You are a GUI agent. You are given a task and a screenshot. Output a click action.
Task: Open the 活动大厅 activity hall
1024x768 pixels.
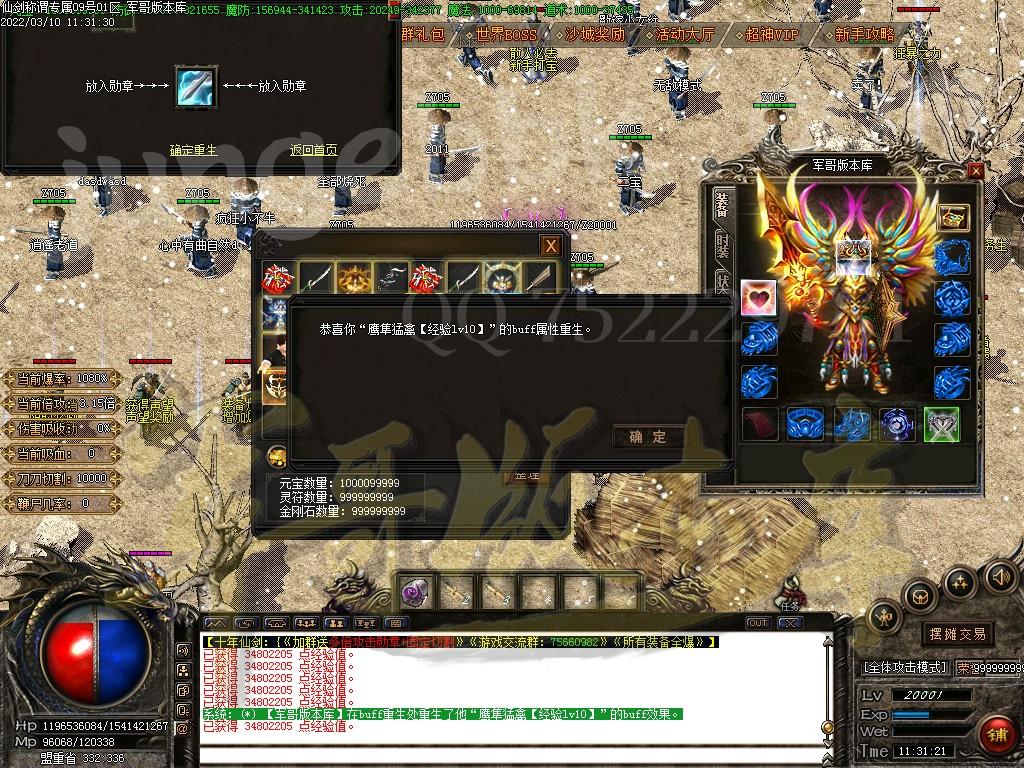click(x=684, y=34)
